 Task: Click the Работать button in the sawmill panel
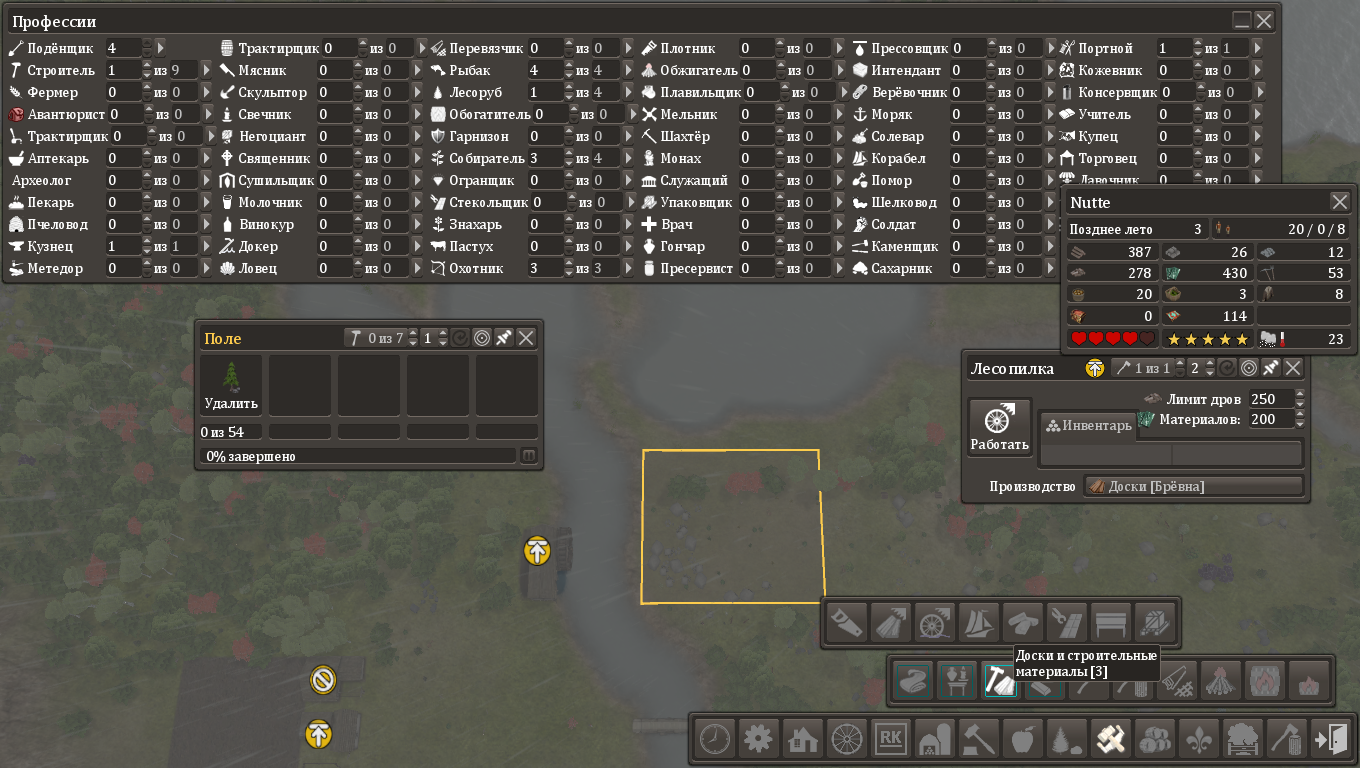pyautogui.click(x=999, y=427)
